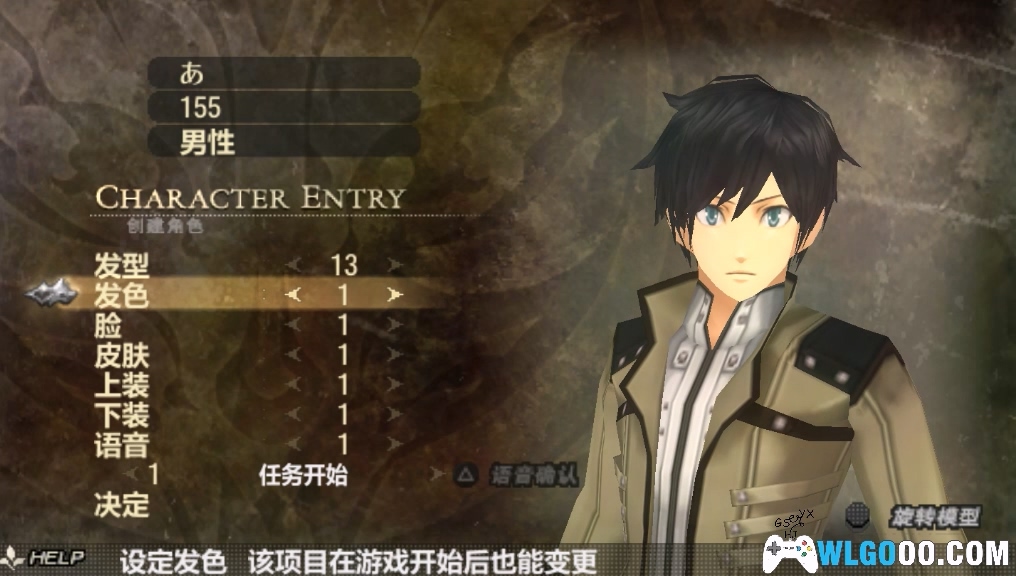1016x576 pixels.
Task: Select the 语音 voice row
Action: 120,444
